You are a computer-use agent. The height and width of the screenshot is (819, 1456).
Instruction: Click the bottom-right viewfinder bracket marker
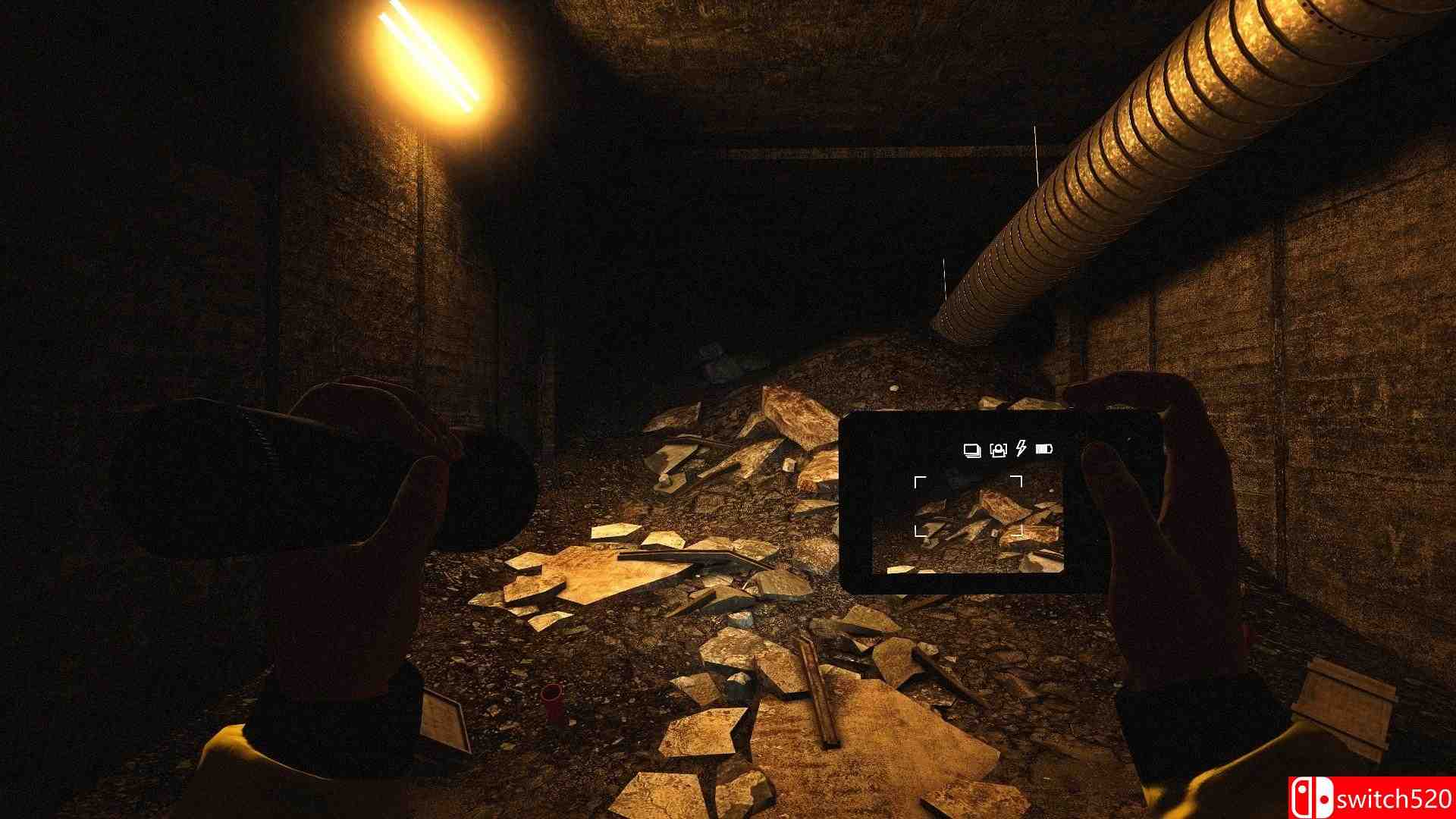[x=1021, y=529]
